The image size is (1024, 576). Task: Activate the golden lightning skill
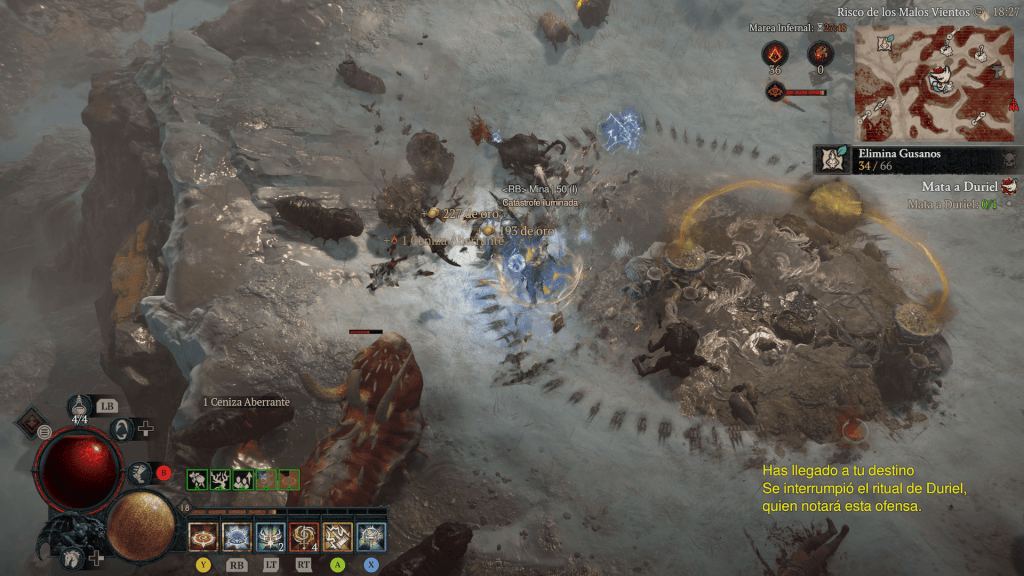point(338,537)
